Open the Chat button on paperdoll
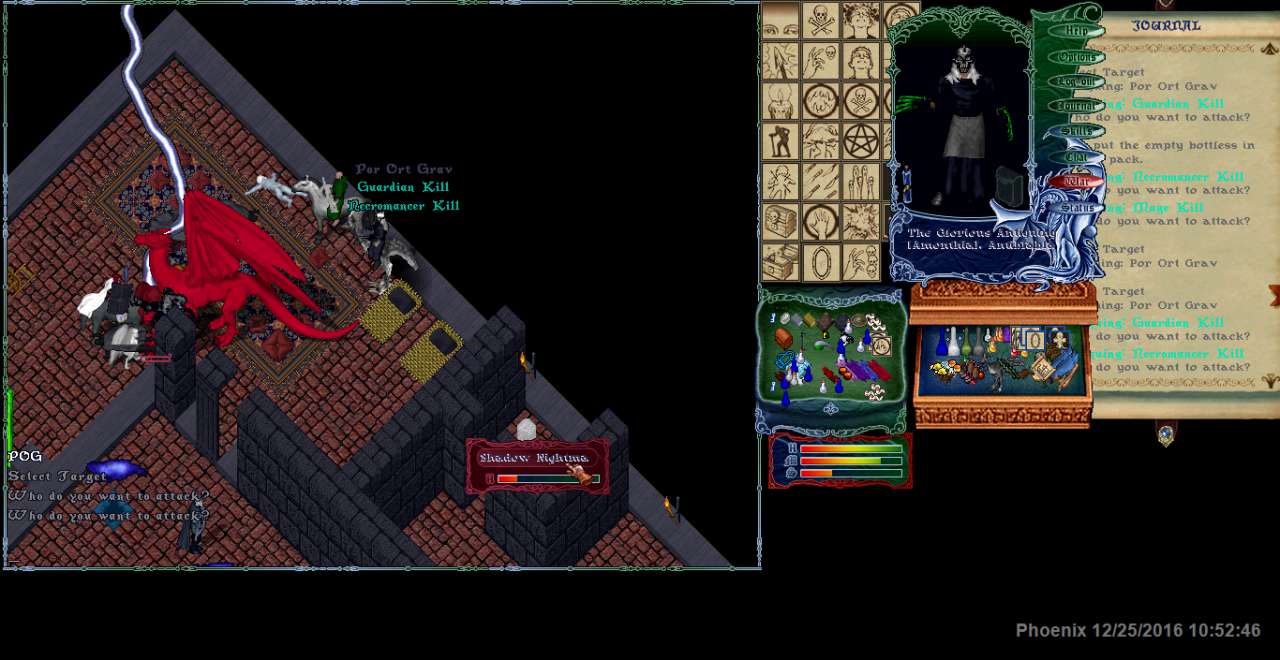 tap(1077, 156)
